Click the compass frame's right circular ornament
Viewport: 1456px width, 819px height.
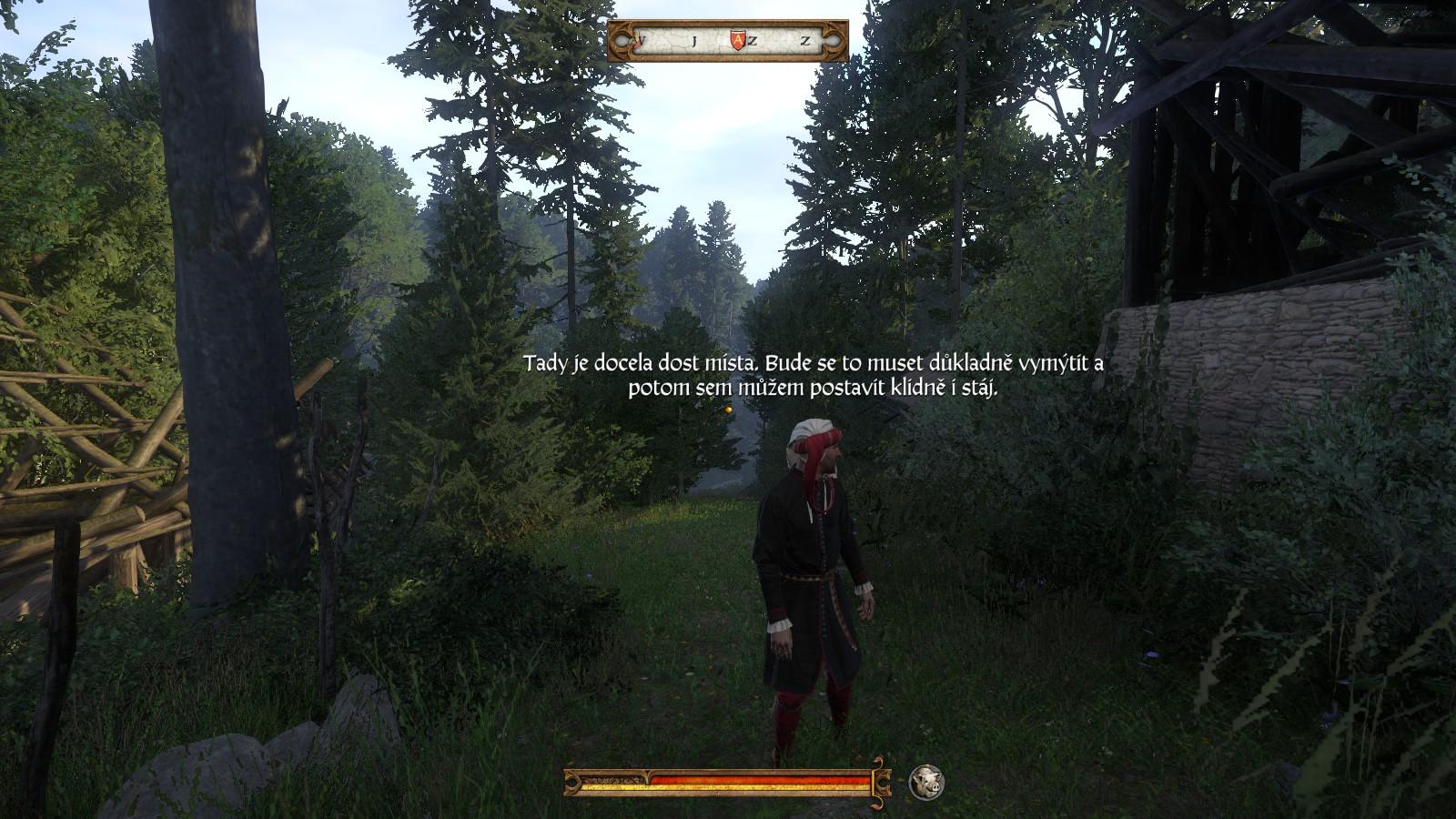[834, 40]
